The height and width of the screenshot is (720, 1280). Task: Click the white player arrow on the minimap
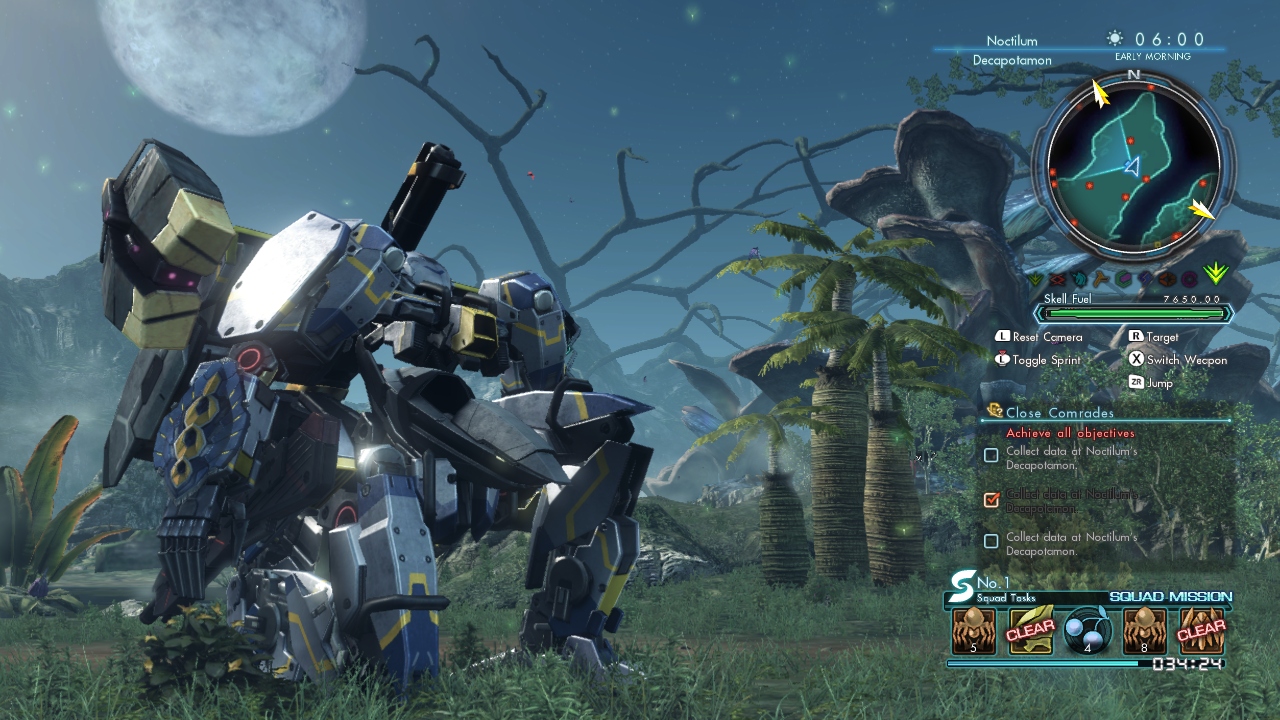1132,166
